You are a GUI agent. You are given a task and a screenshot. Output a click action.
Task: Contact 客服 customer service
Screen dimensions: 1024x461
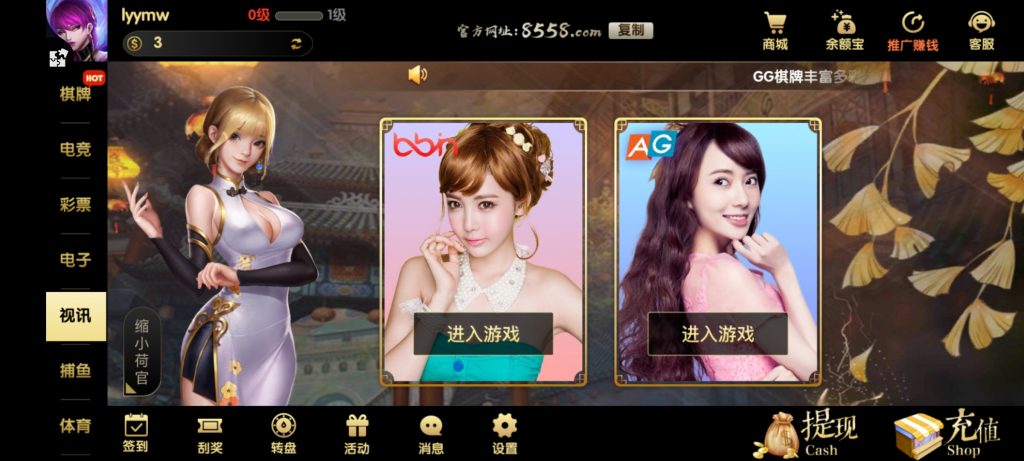(981, 30)
